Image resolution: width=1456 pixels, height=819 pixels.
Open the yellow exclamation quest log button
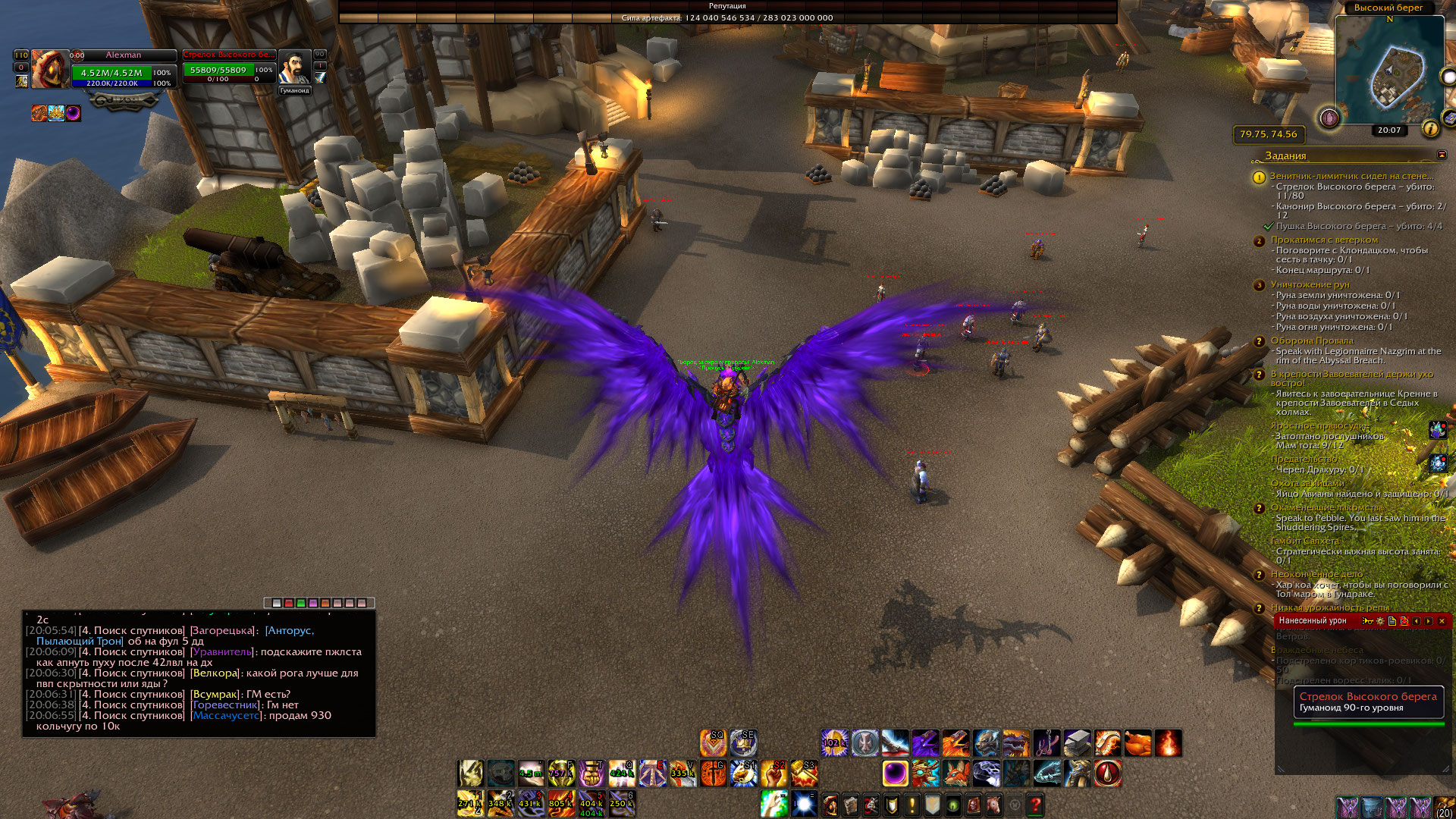pos(912,805)
